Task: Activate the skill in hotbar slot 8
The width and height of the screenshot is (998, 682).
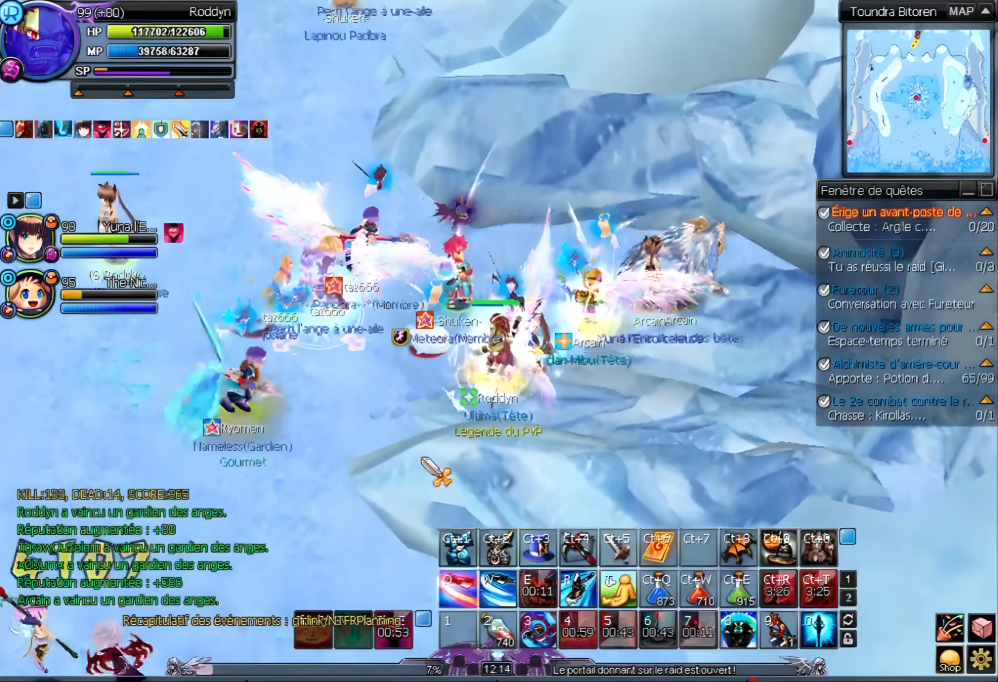Action: [x=738, y=630]
